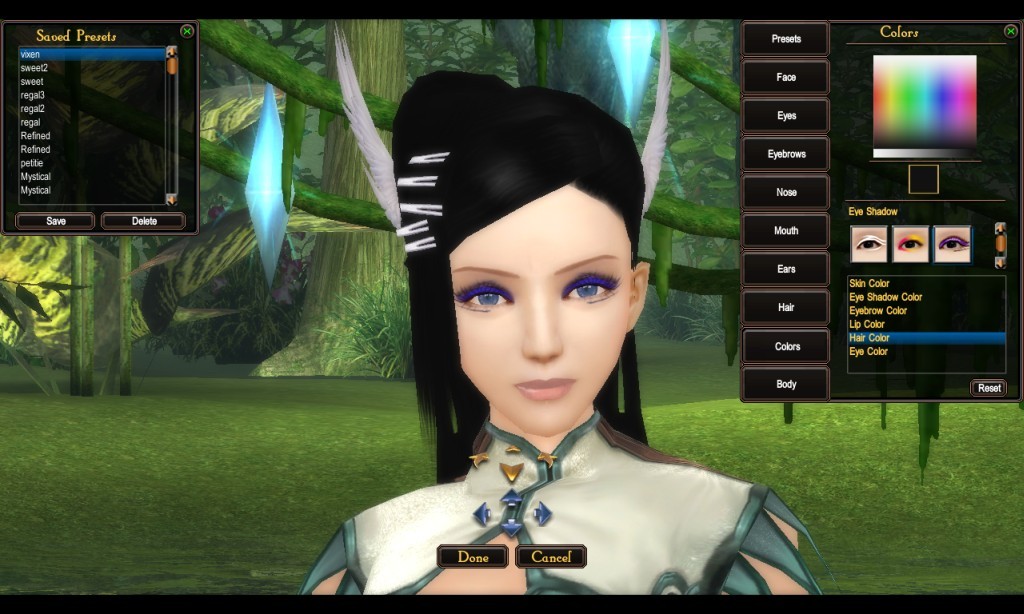Select Skin Color in the color list
1024x614 pixels.
coord(869,284)
